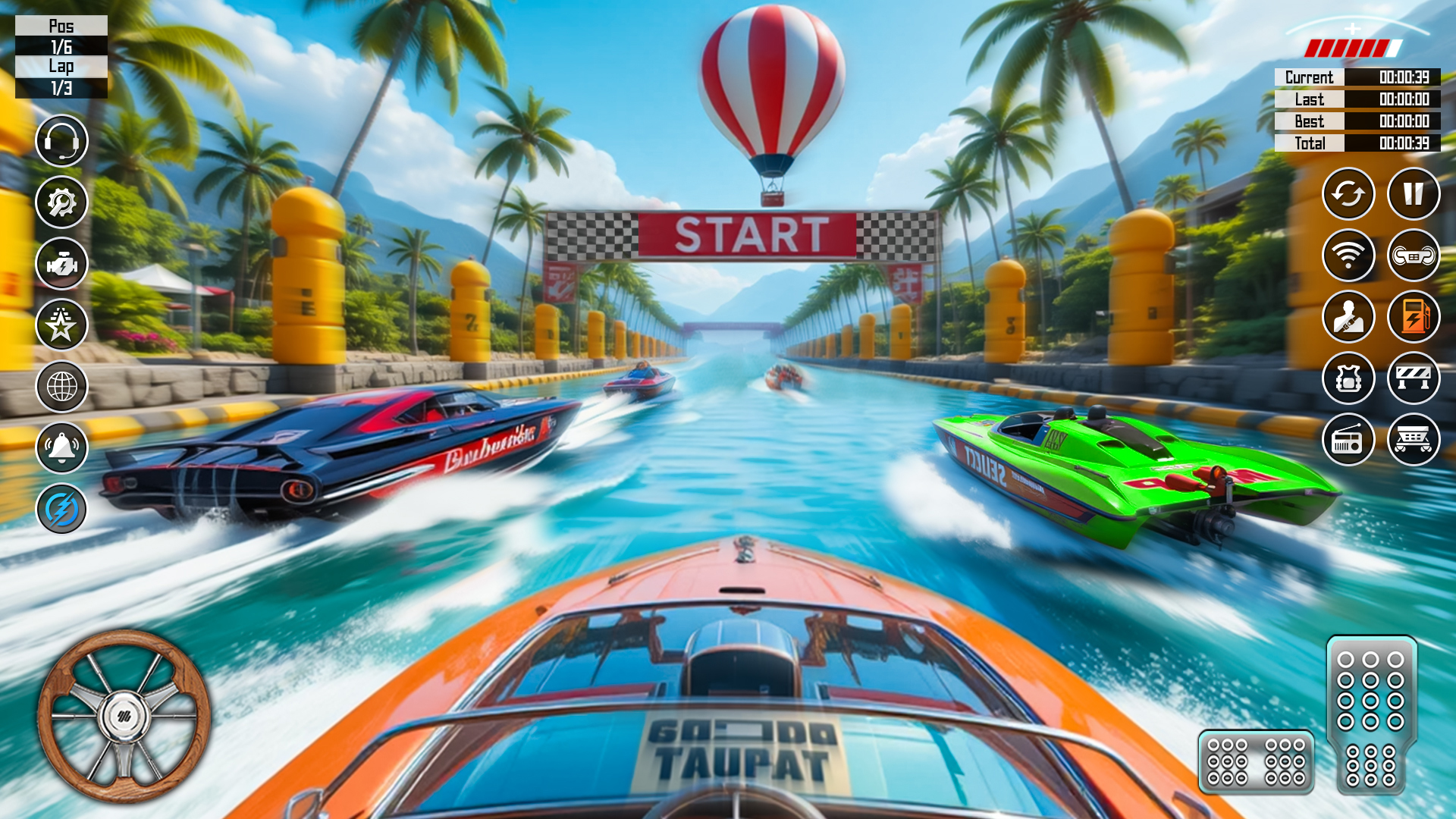Activate the blue lightning boost icon
This screenshot has width=1456, height=819.
(x=61, y=509)
